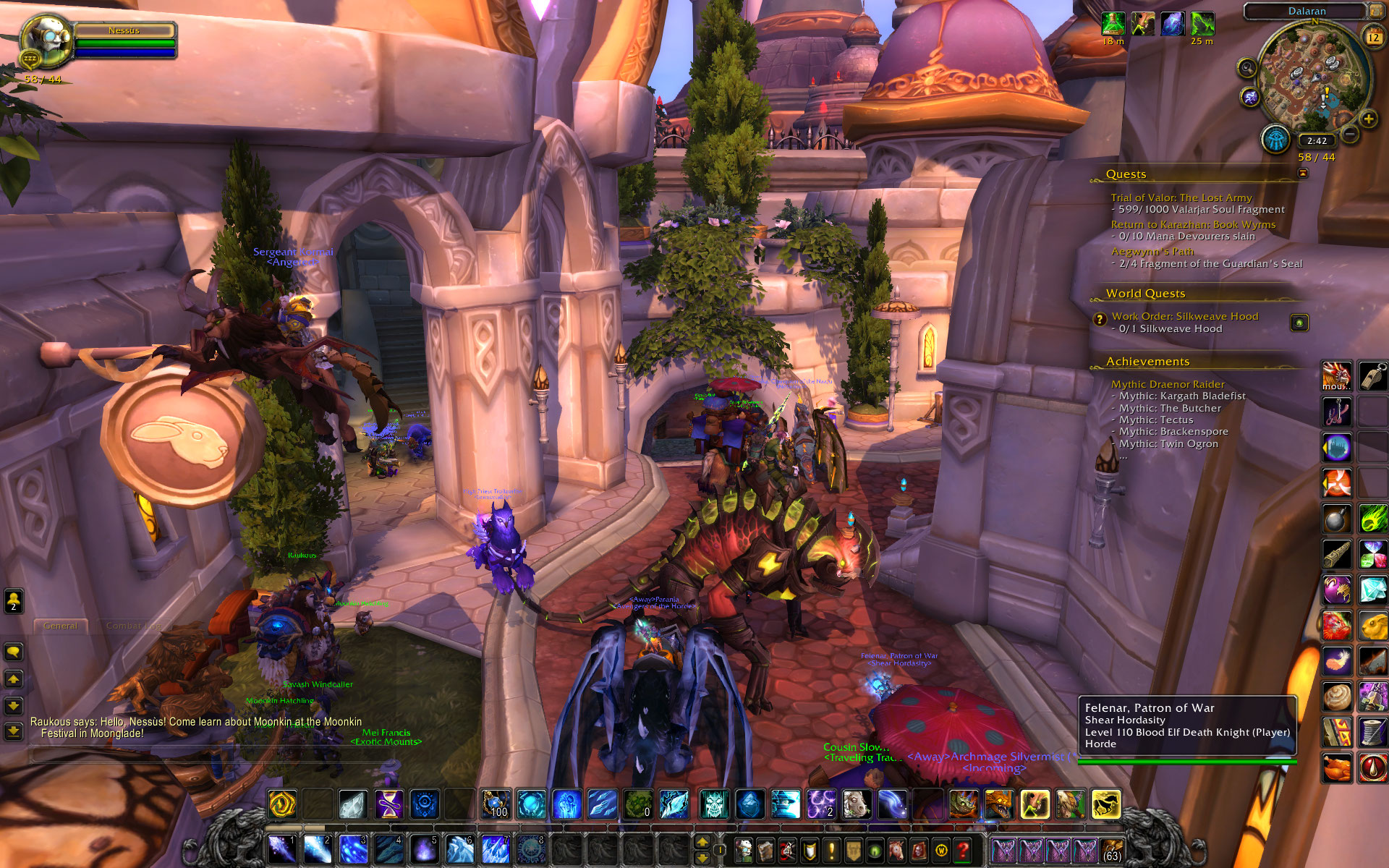Viewport: 1389px width, 868px height.
Task: Activate the yellow horse mount ability
Action: point(1105,804)
